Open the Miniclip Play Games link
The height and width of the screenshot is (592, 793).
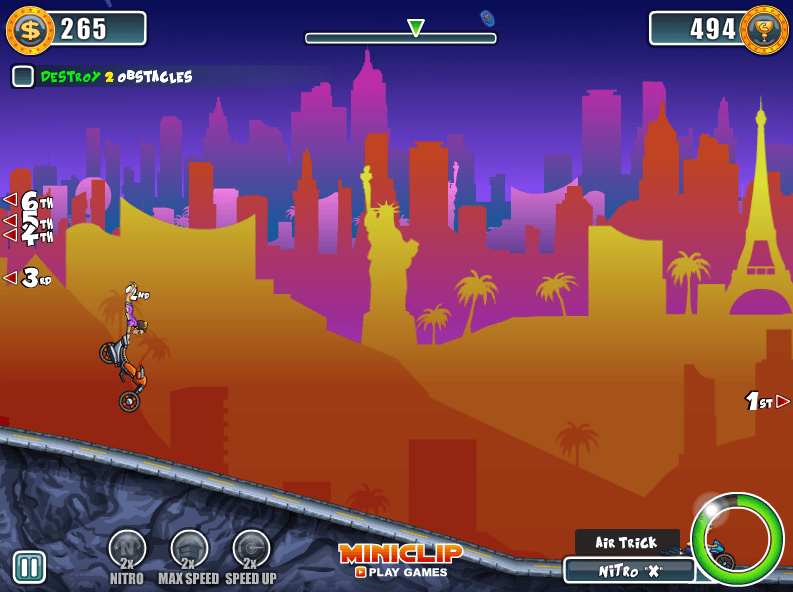tap(400, 561)
